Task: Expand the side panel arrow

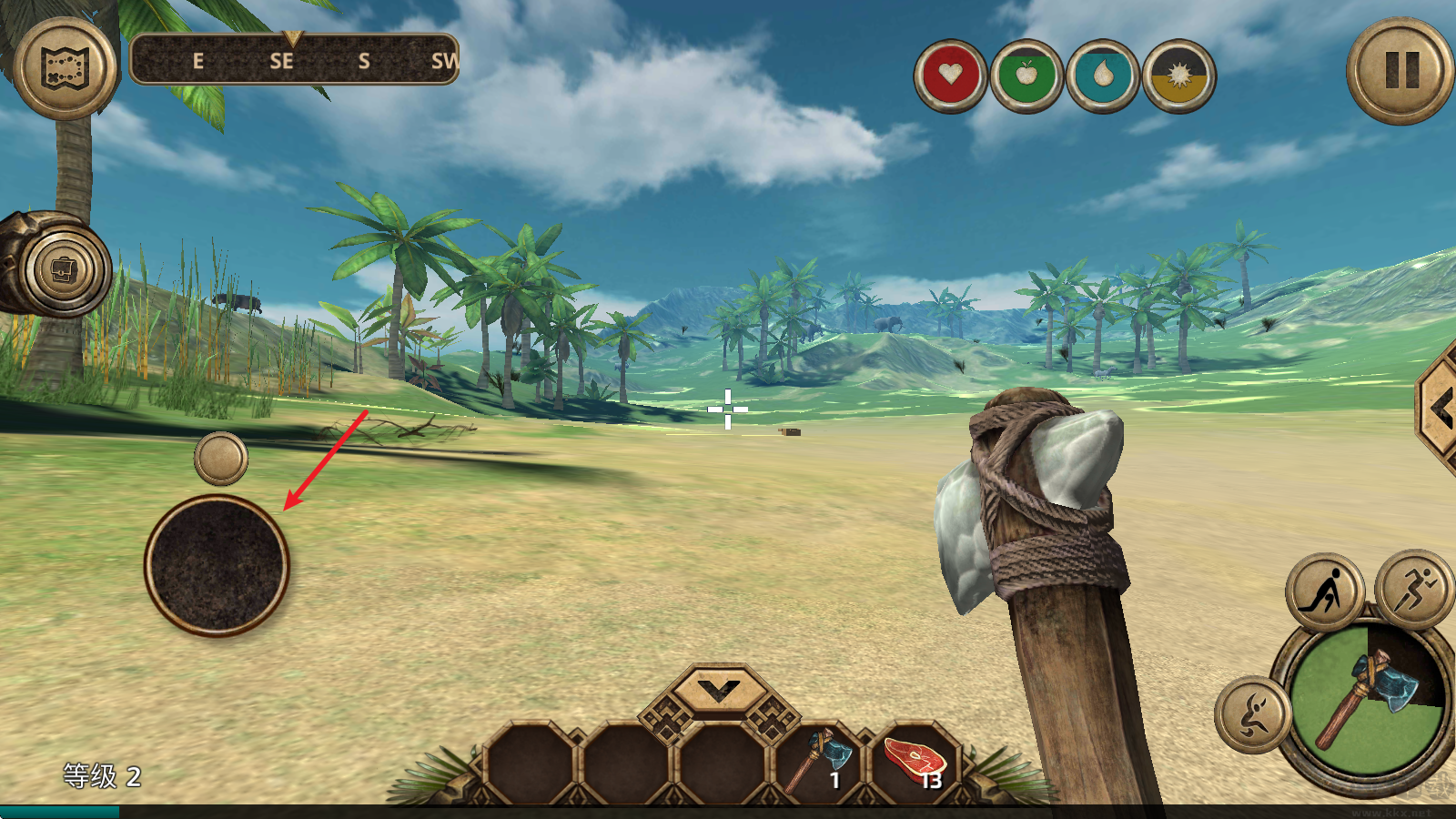Action: click(1441, 410)
